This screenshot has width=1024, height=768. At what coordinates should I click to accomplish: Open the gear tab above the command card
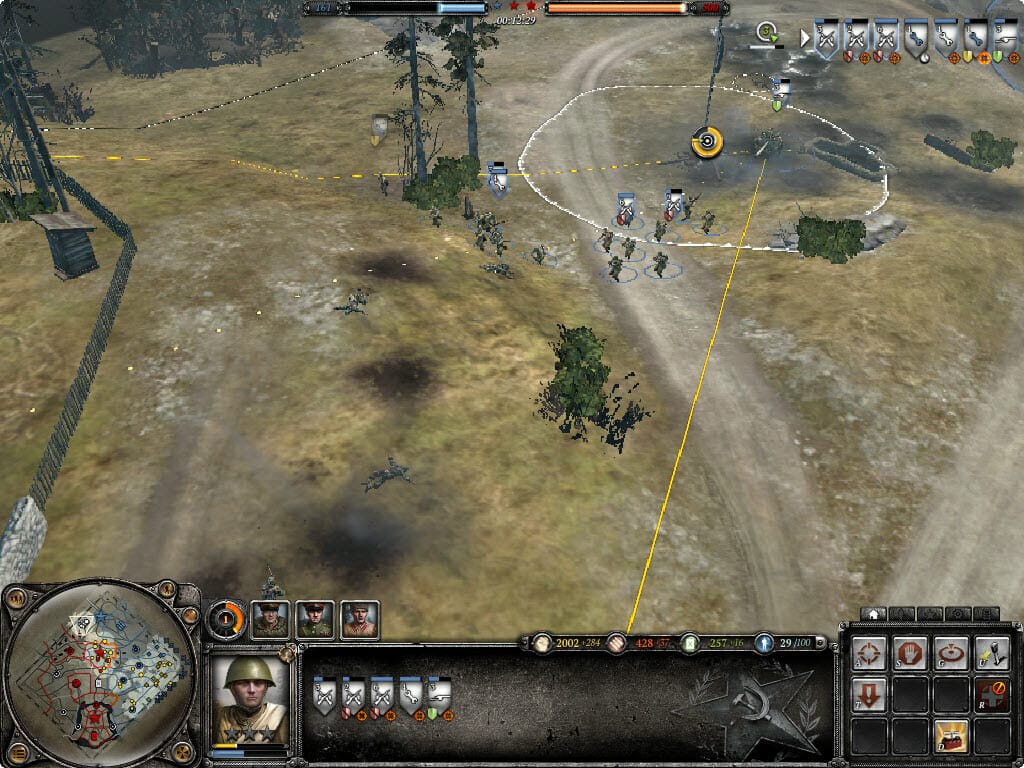tap(957, 613)
